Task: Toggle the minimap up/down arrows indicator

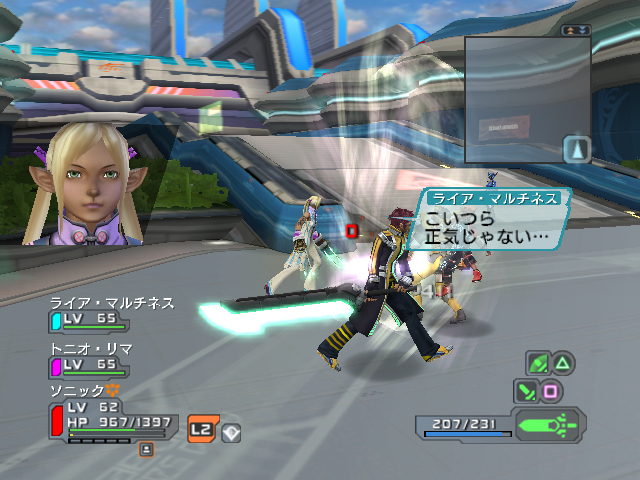Action: click(577, 30)
